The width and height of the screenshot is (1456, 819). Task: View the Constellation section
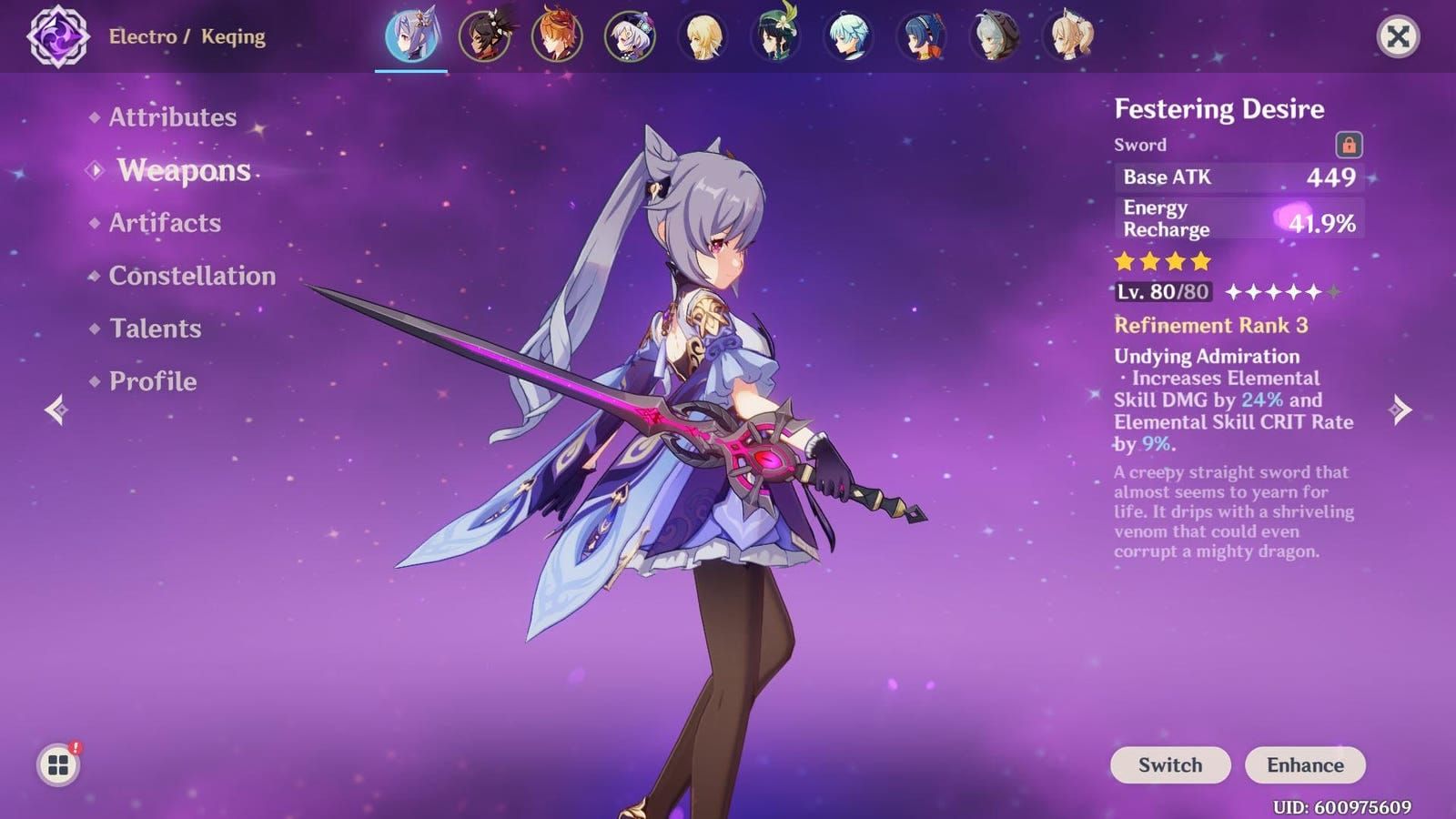(192, 276)
